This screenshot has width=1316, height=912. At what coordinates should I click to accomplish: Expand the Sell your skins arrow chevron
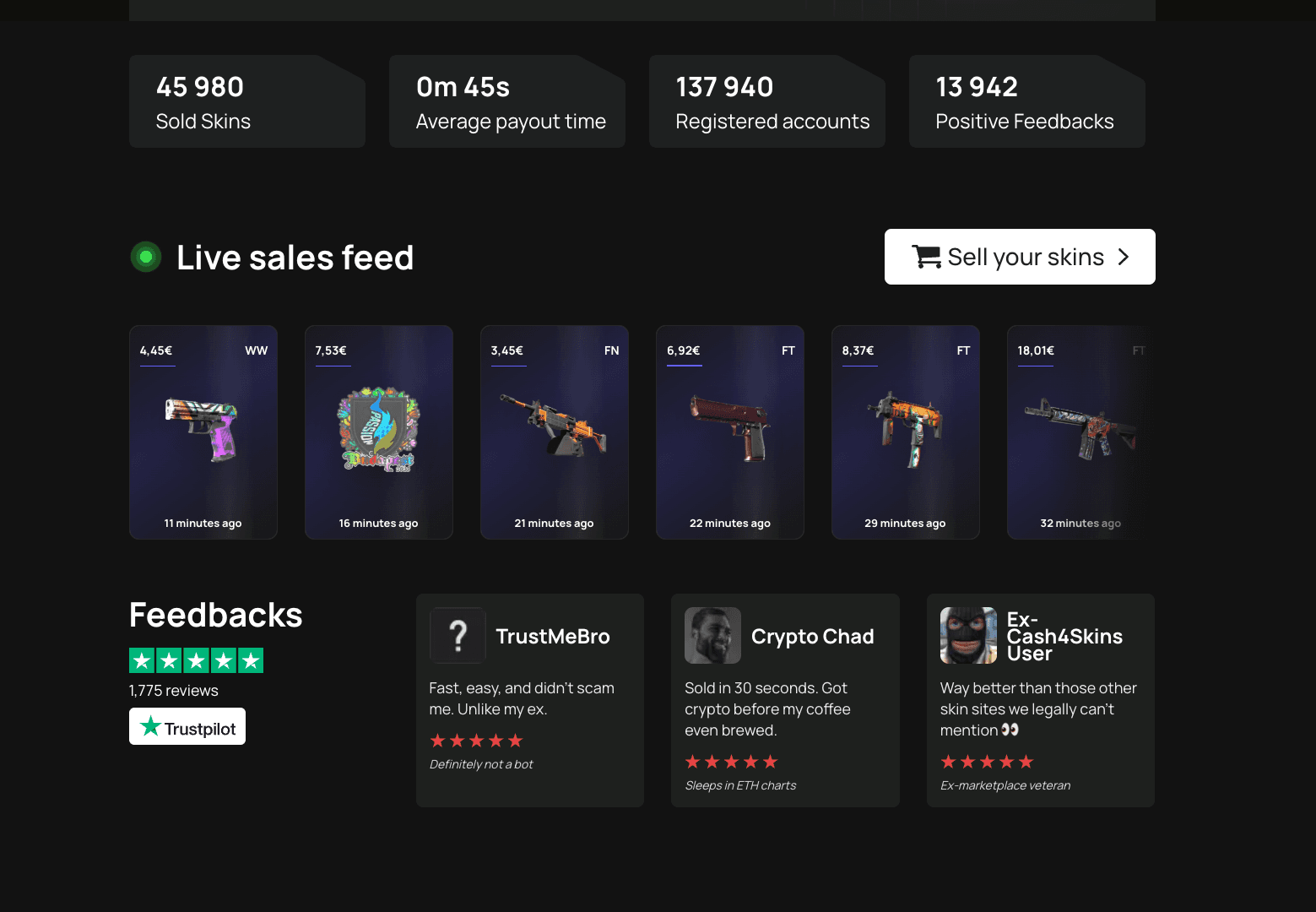tap(1124, 256)
